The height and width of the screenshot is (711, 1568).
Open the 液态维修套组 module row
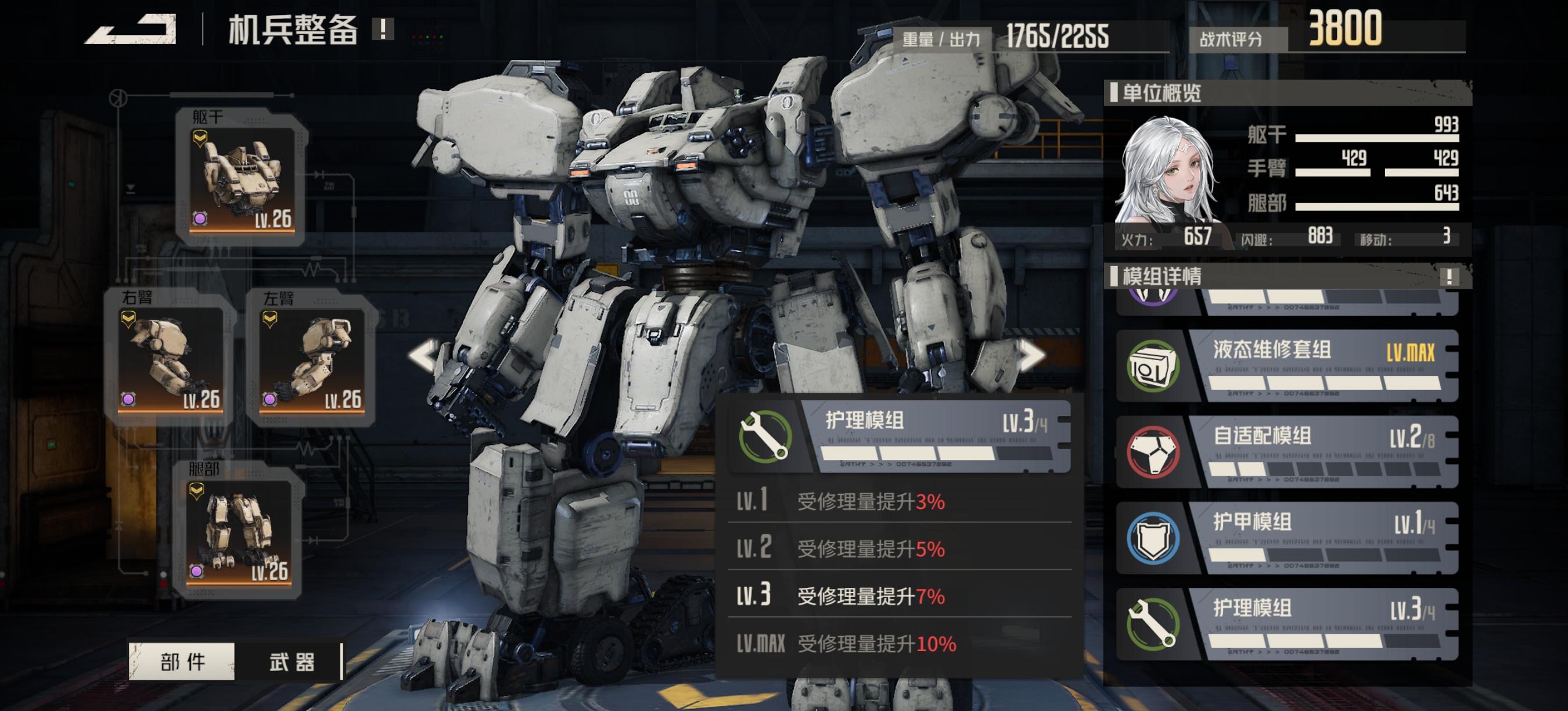coord(1288,365)
